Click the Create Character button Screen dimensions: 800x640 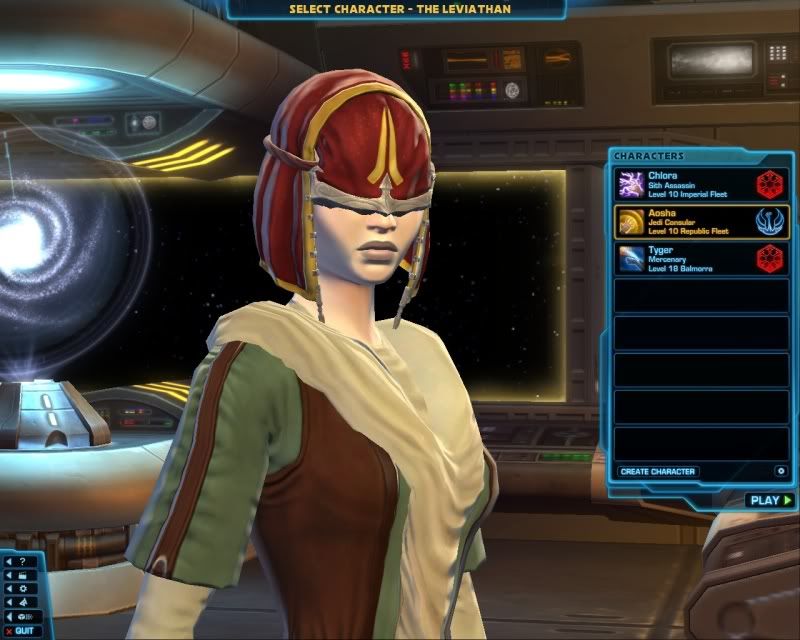pyautogui.click(x=657, y=471)
